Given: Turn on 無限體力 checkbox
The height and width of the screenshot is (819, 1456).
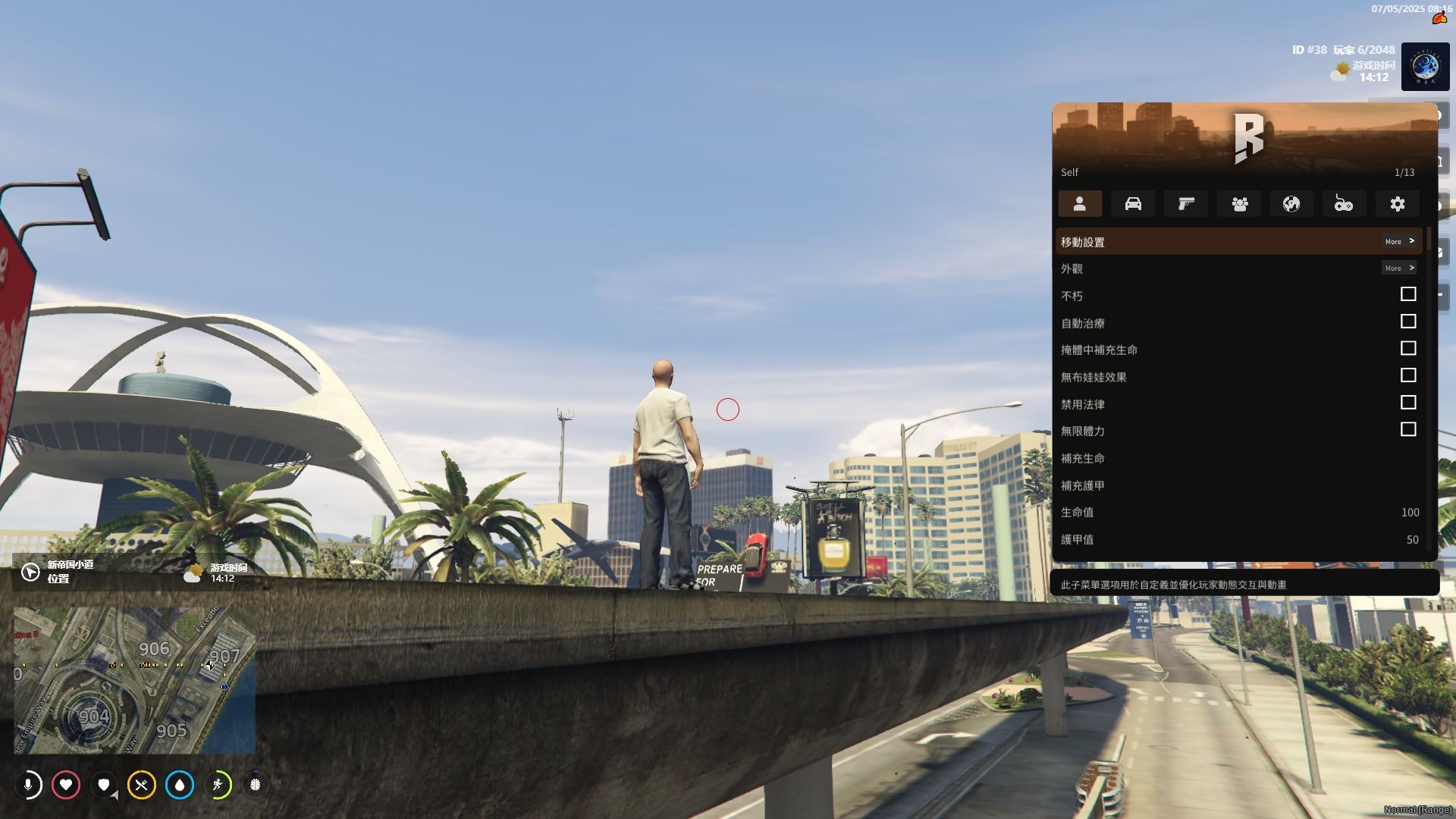Looking at the screenshot, I should [1407, 430].
